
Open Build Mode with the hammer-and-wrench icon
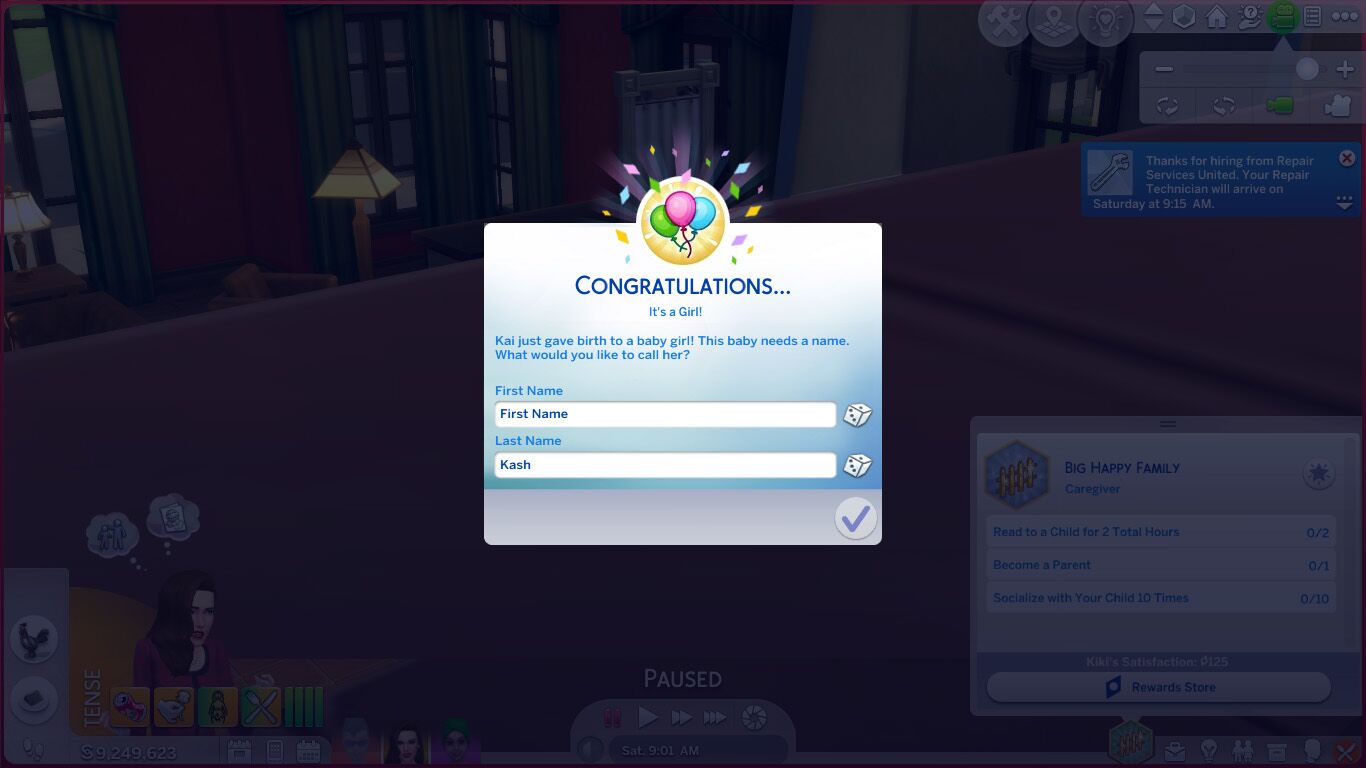[1002, 18]
